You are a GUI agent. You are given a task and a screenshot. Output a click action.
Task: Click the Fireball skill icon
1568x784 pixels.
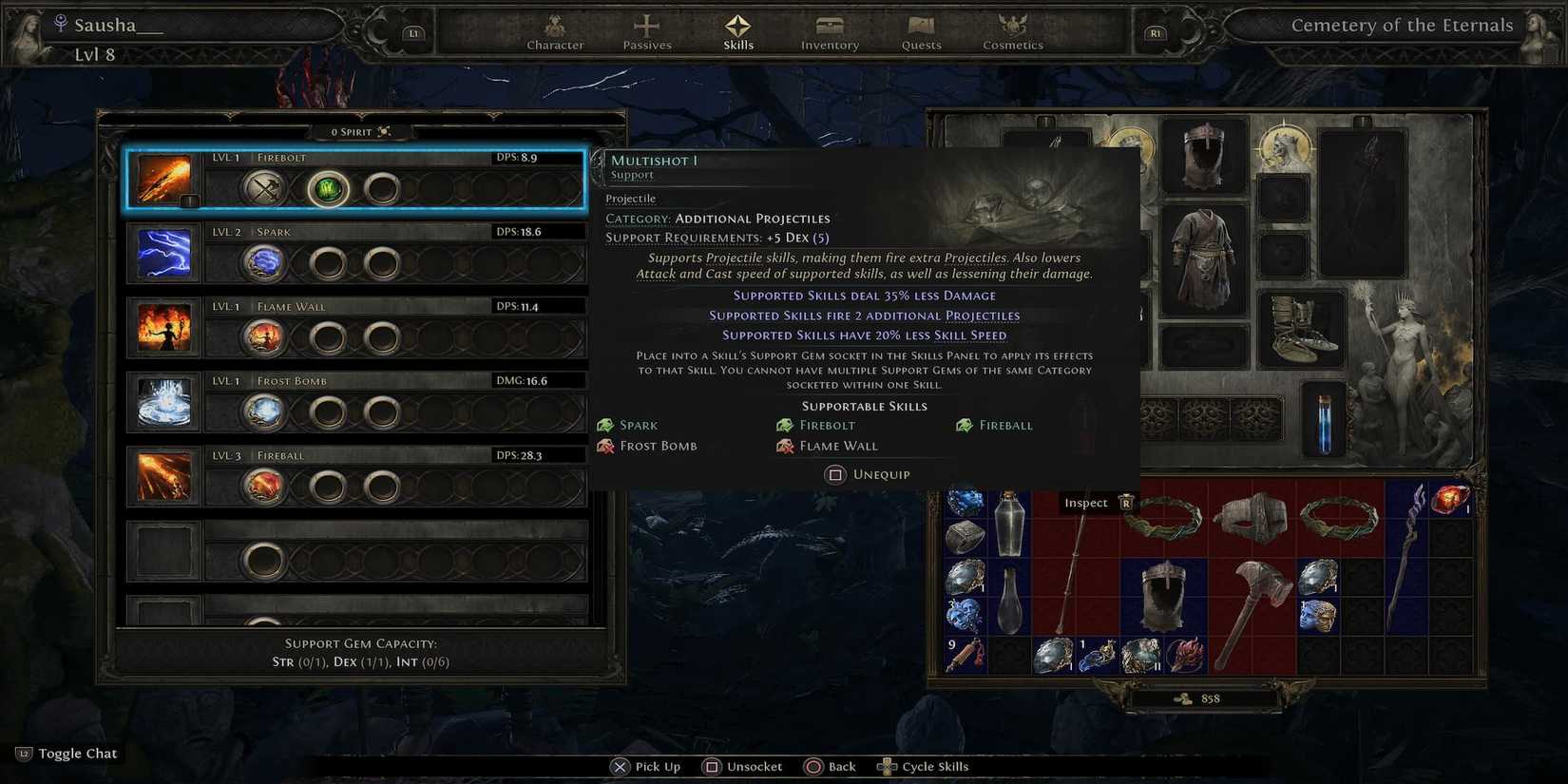pos(163,477)
